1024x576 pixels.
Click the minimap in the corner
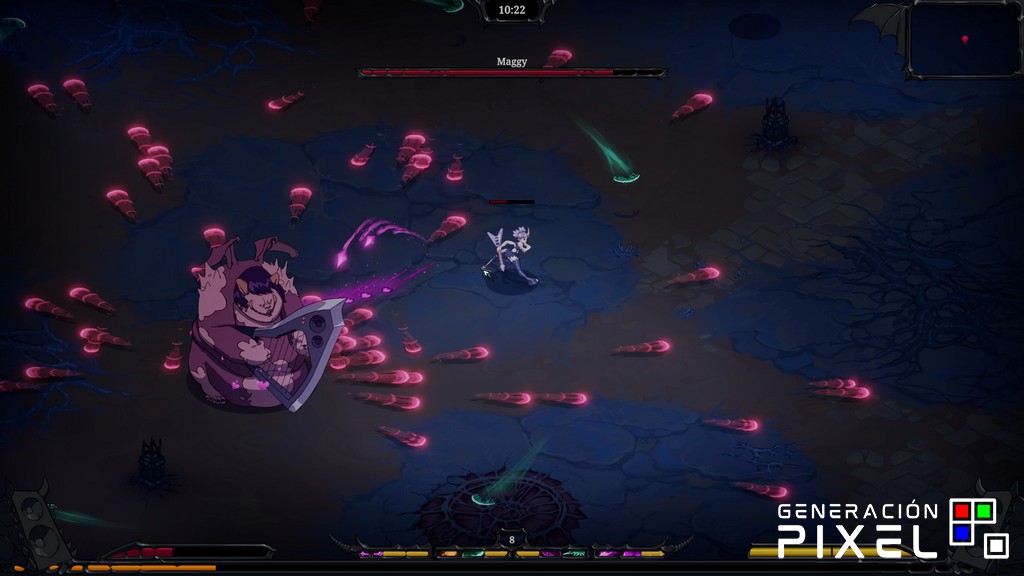(964, 38)
